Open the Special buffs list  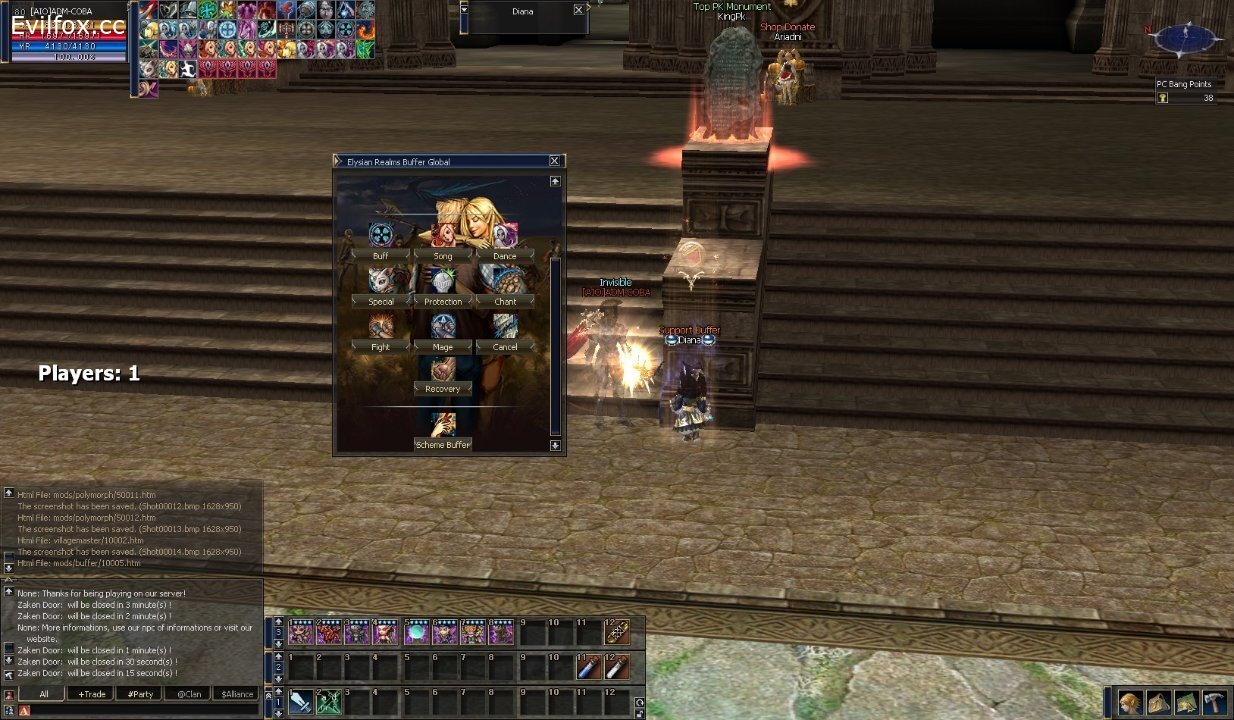point(381,301)
